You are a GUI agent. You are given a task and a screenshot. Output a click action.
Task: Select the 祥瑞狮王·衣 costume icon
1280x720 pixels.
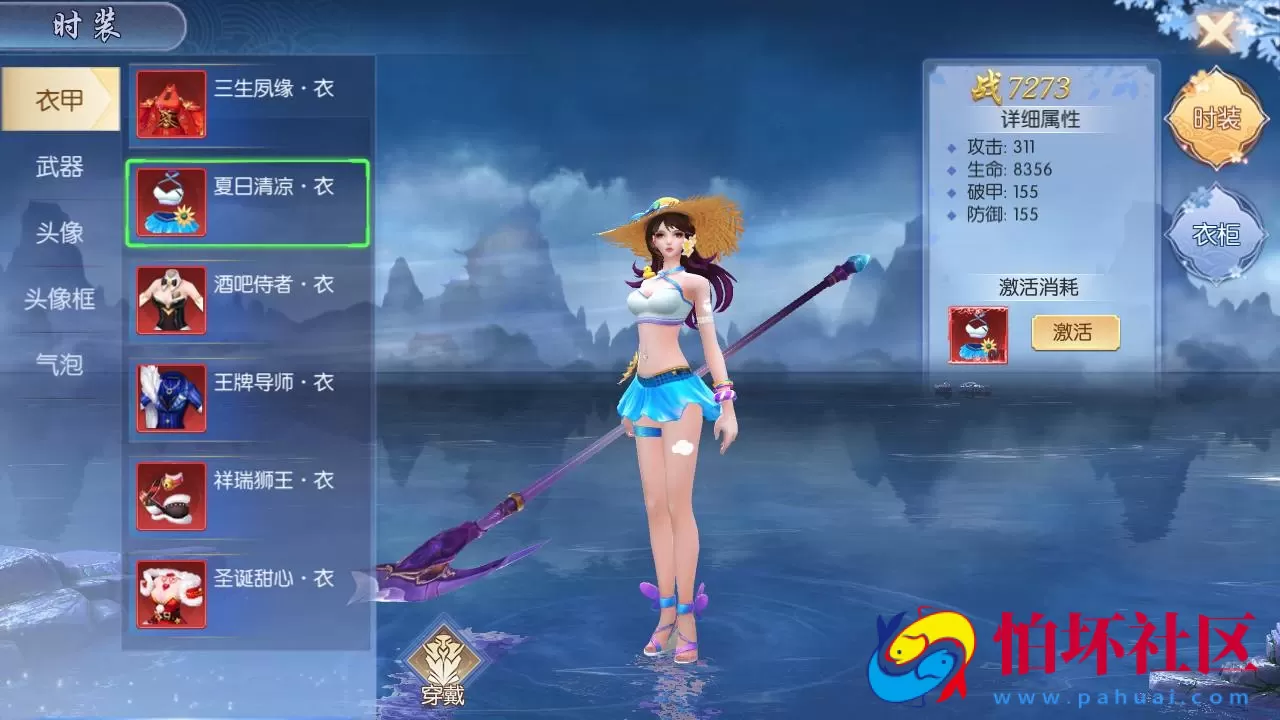tap(170, 496)
